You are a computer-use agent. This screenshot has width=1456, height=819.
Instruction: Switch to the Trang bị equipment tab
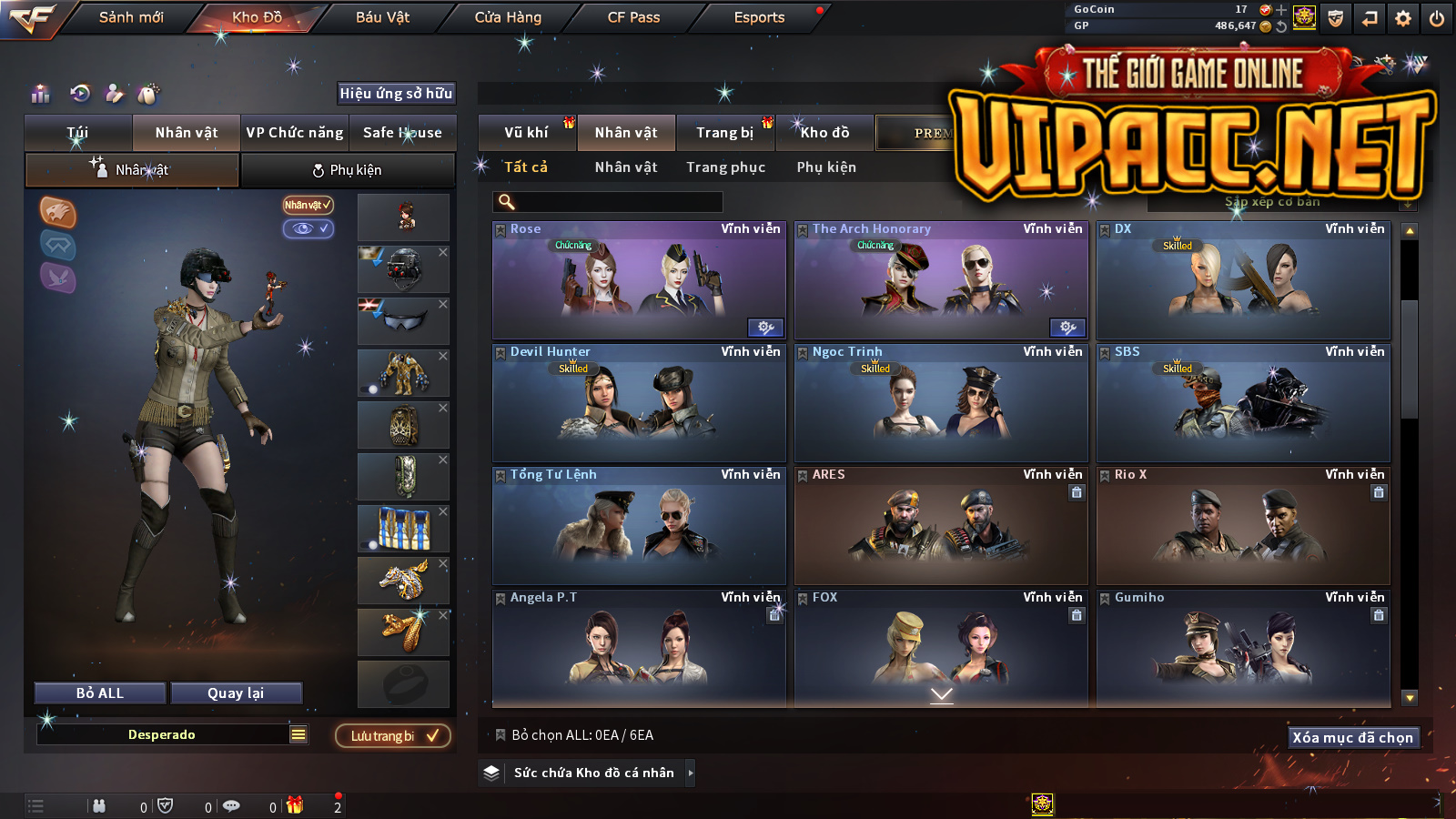[724, 133]
